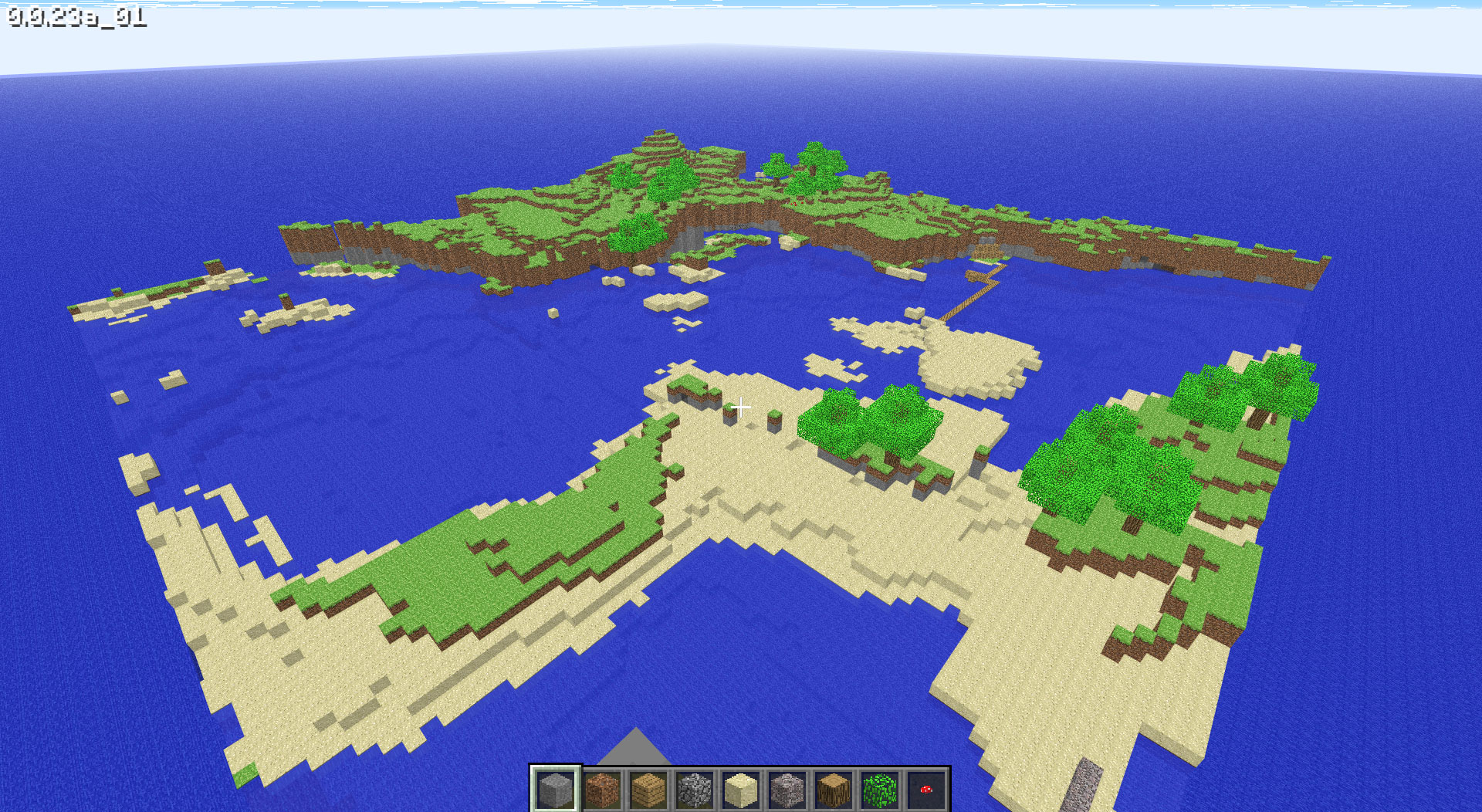Choose the dirt block in the hotbar
Screen dimensions: 1482x812
[602, 790]
